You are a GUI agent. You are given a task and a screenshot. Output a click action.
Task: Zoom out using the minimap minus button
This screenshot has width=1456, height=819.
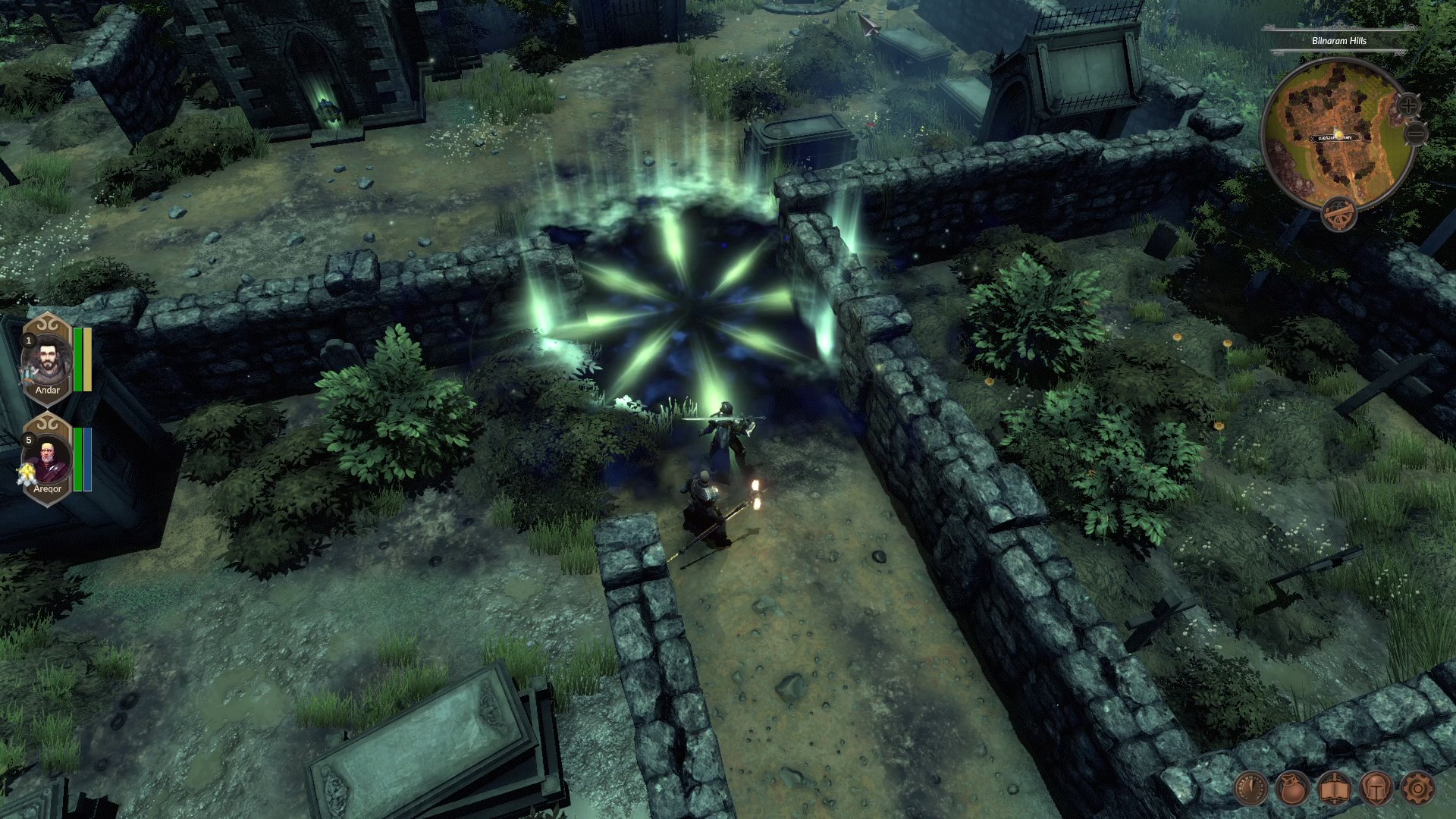1414,133
